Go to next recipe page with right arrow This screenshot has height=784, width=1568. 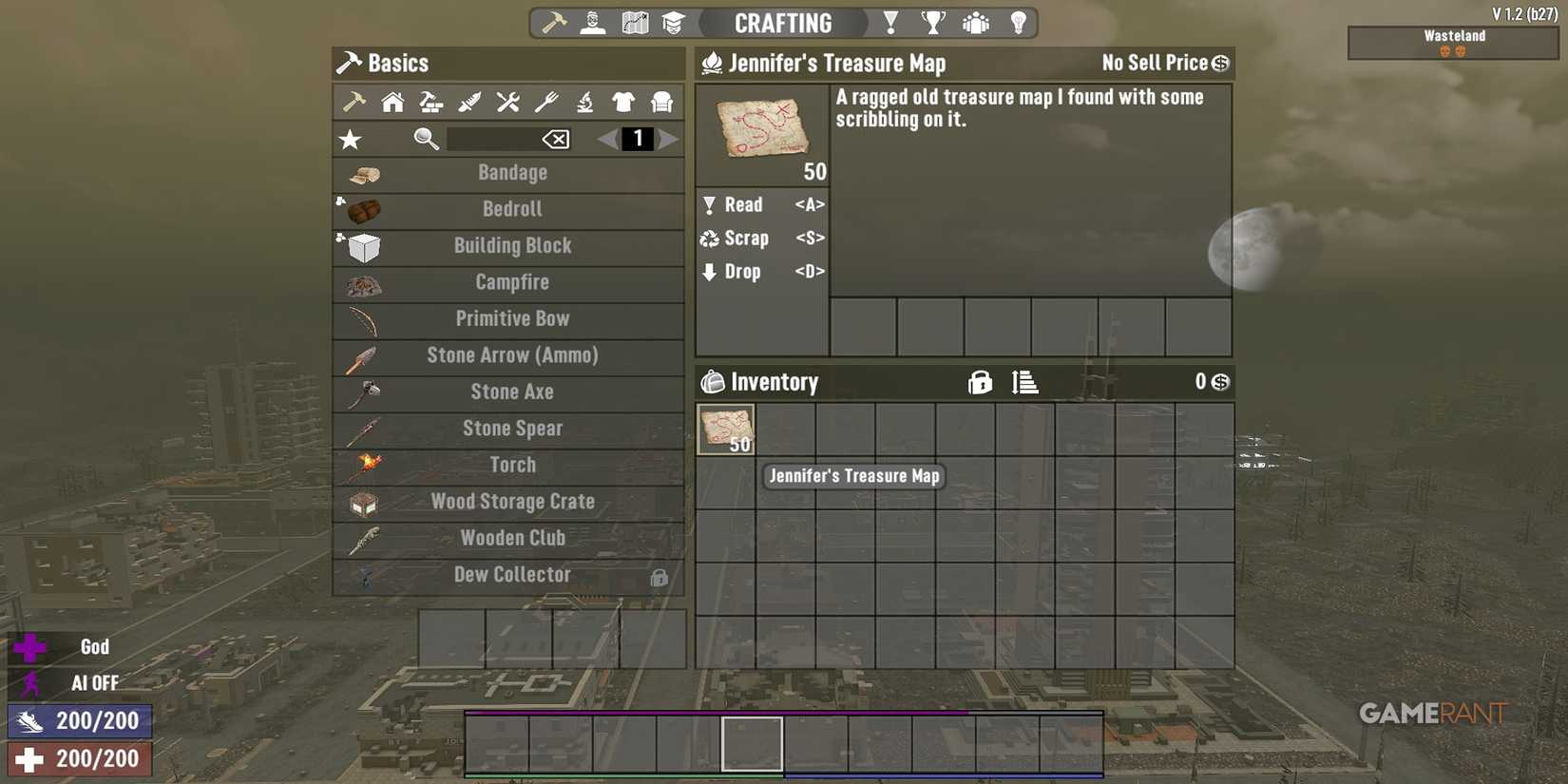(669, 139)
